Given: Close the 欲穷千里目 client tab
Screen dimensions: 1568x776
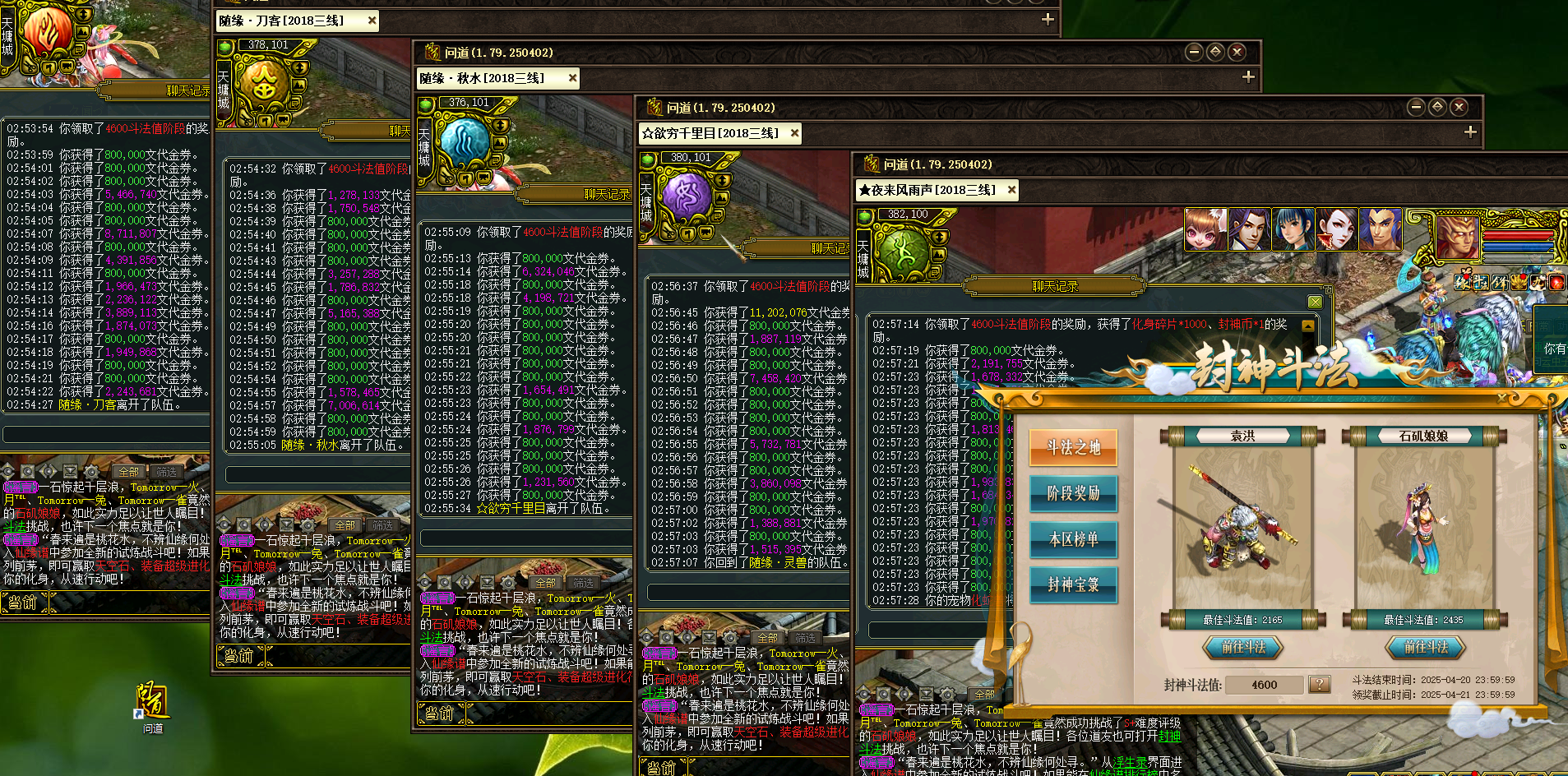Looking at the screenshot, I should [x=794, y=133].
